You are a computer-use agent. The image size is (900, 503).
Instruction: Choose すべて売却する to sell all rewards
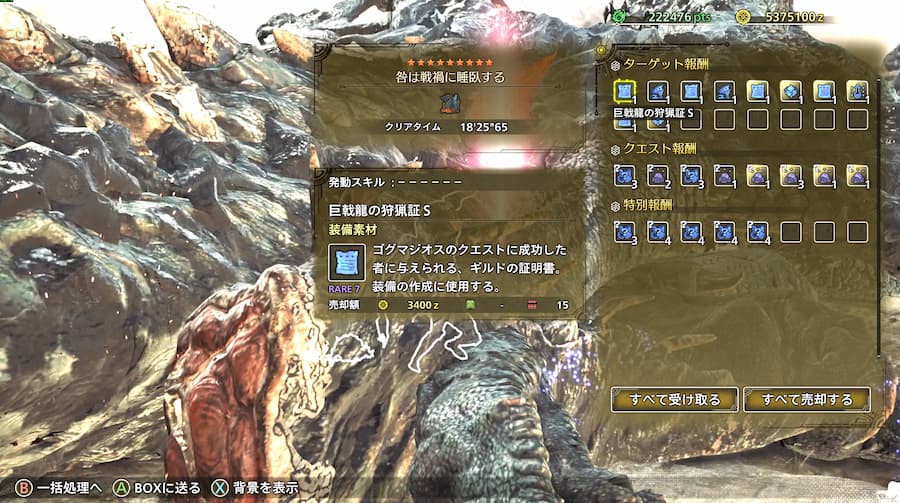pos(806,399)
